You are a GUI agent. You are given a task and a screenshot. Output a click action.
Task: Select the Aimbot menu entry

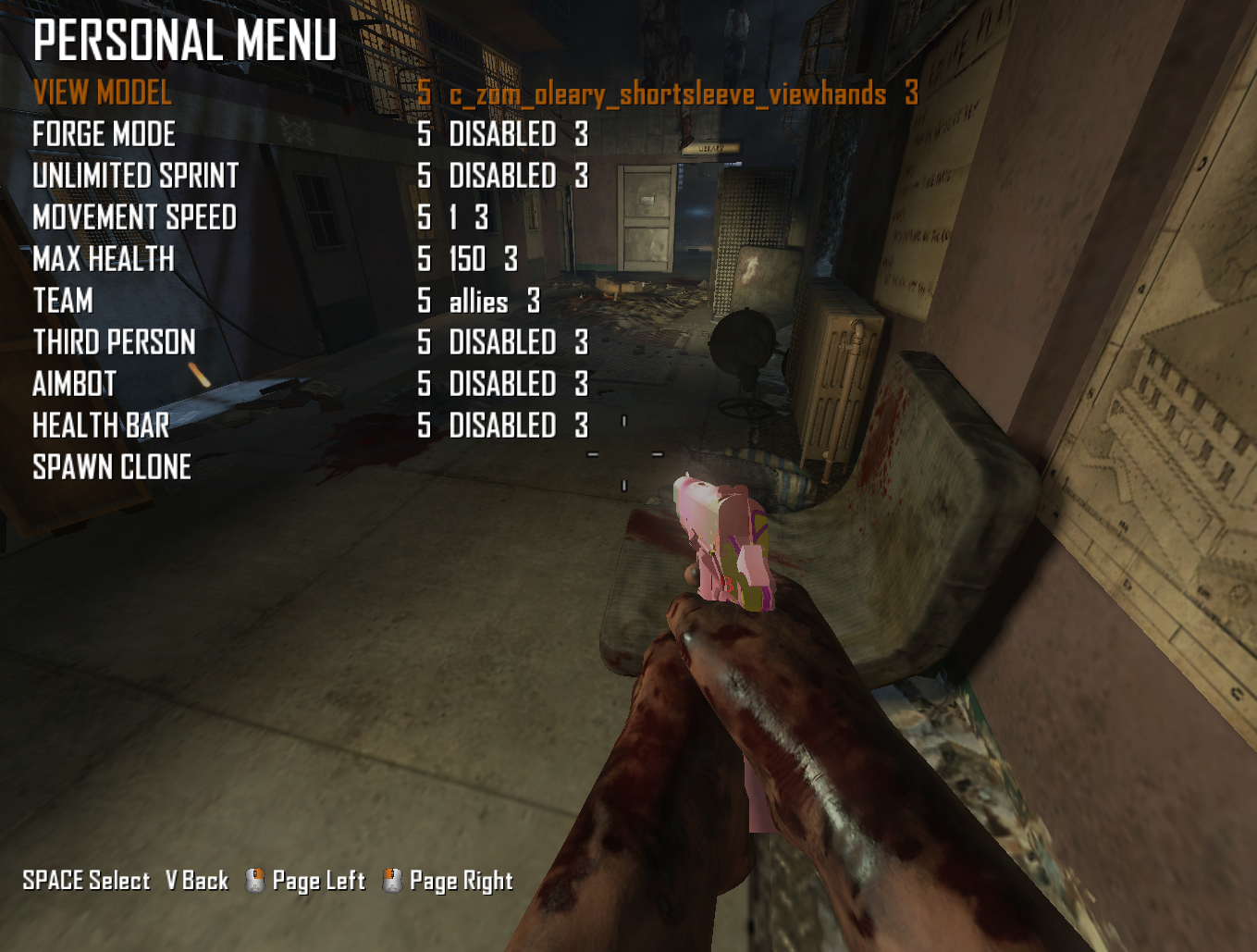75,384
